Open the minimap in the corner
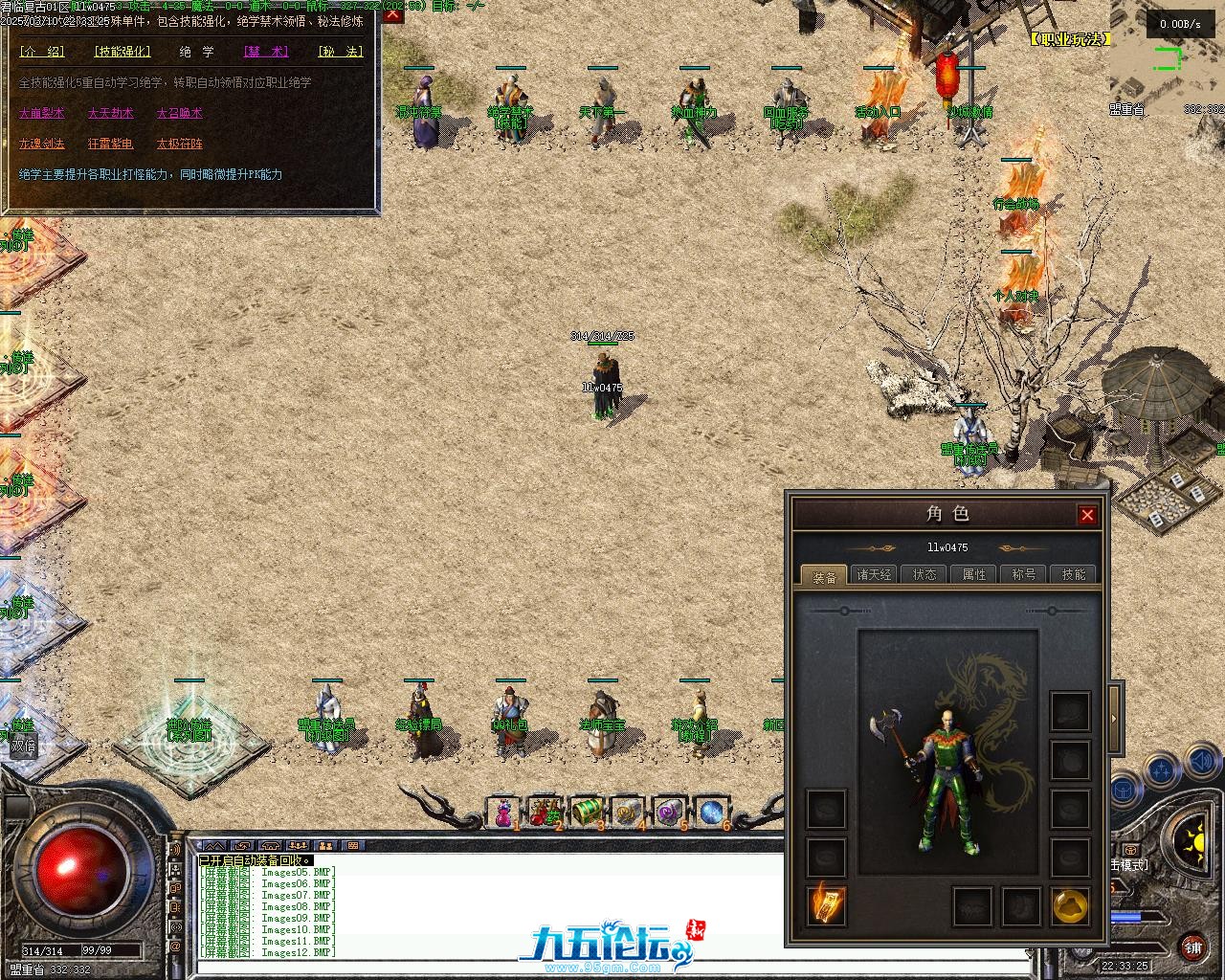Viewport: 1225px width, 980px height. click(1168, 59)
